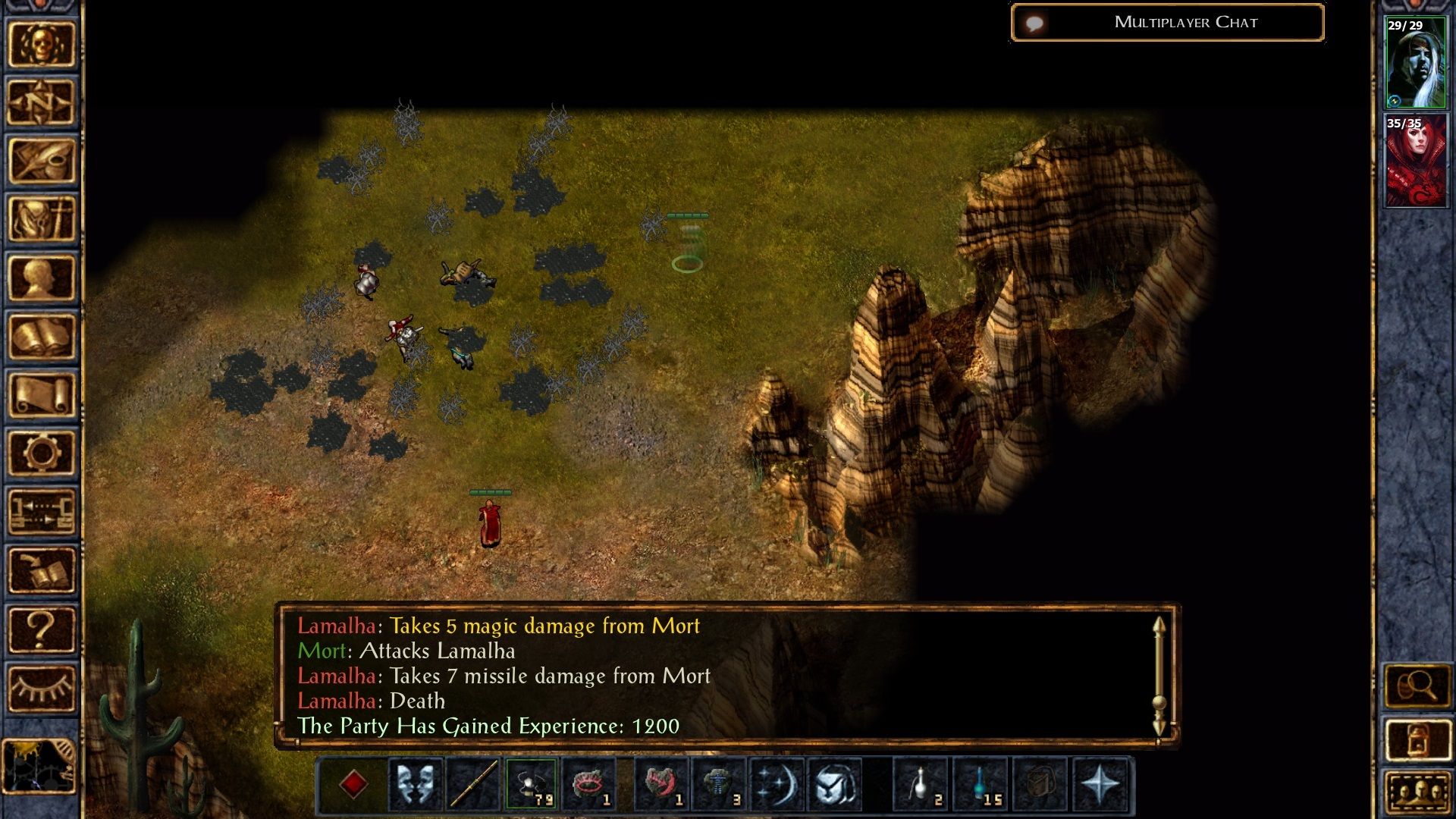This screenshot has height=819, width=1456.
Task: Open the area map with compass icon
Action: coord(42,102)
